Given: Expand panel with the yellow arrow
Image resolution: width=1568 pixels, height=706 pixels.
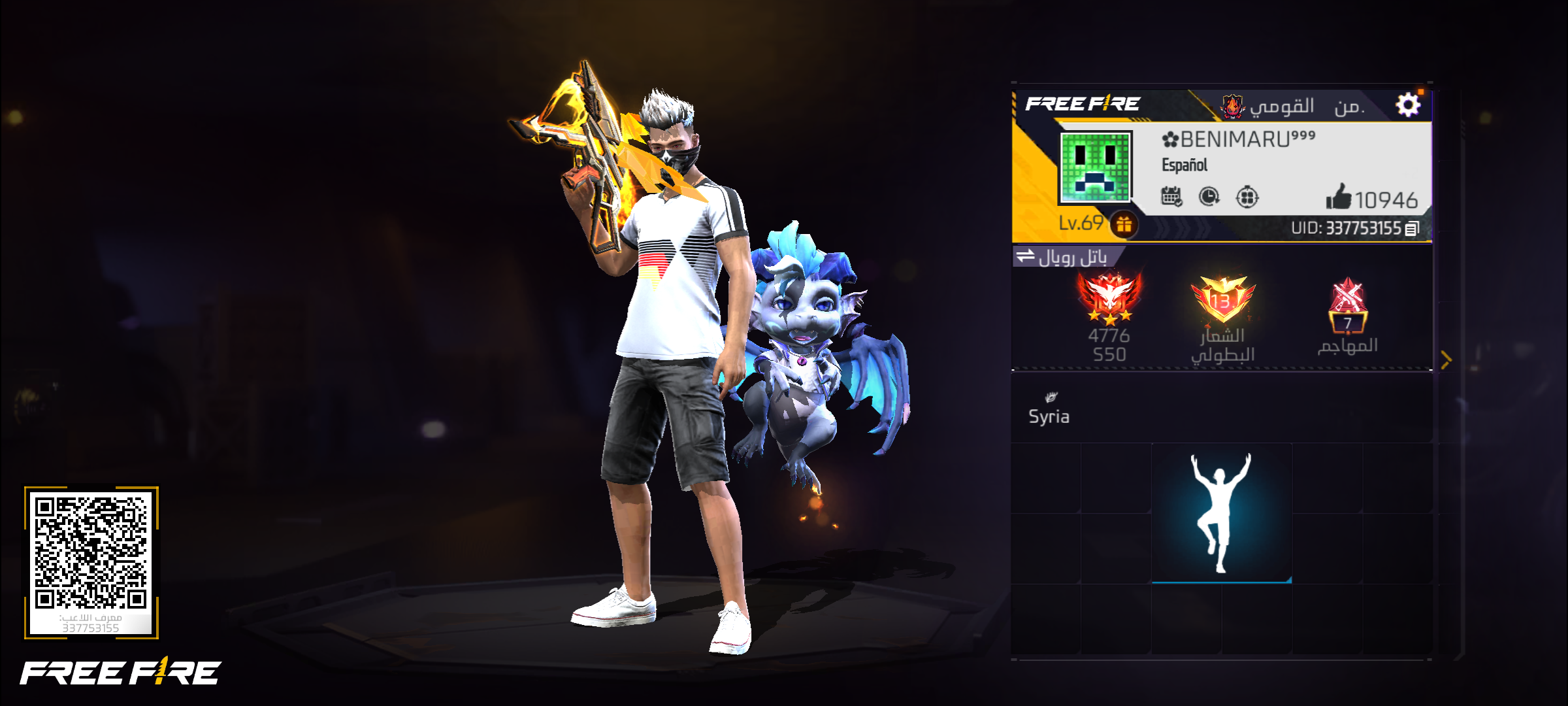Looking at the screenshot, I should (x=1446, y=359).
